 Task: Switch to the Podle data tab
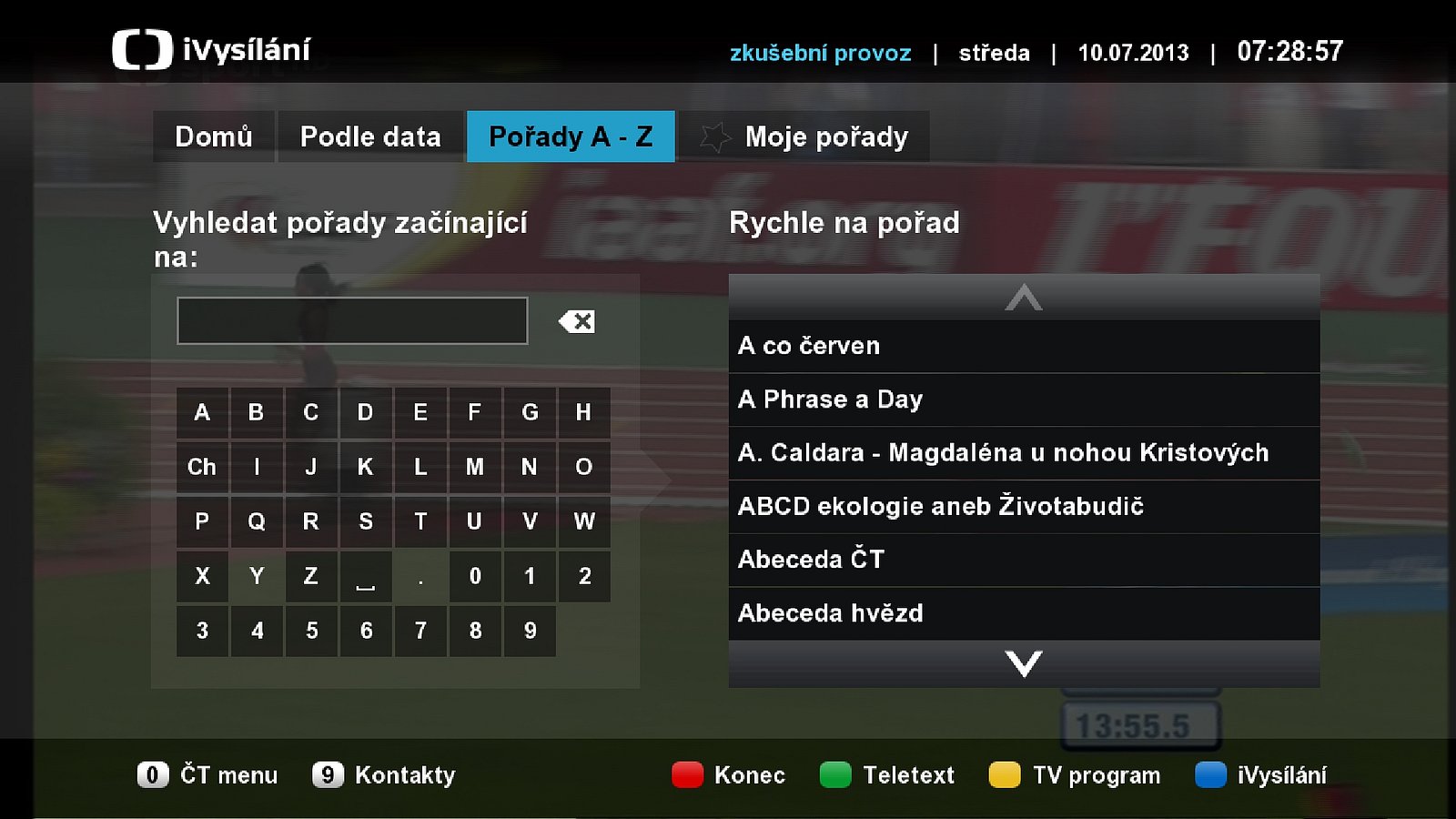370,136
